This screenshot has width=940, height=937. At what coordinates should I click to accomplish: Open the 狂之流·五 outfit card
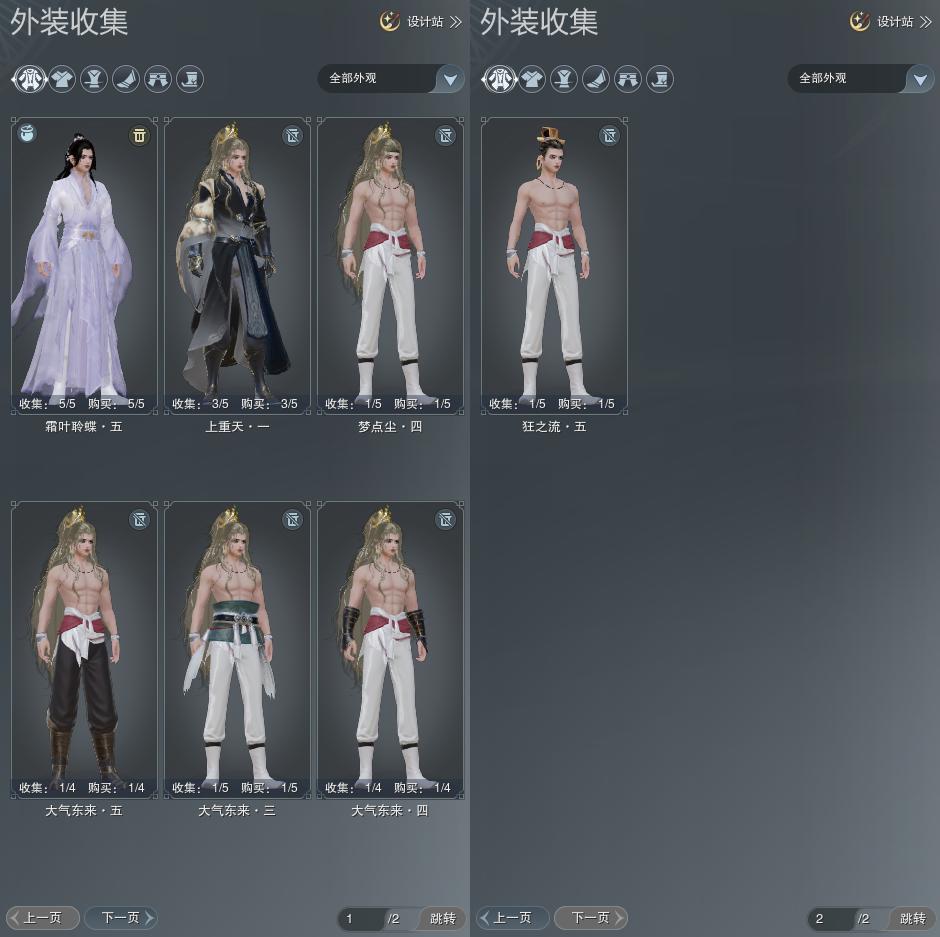[x=554, y=265]
